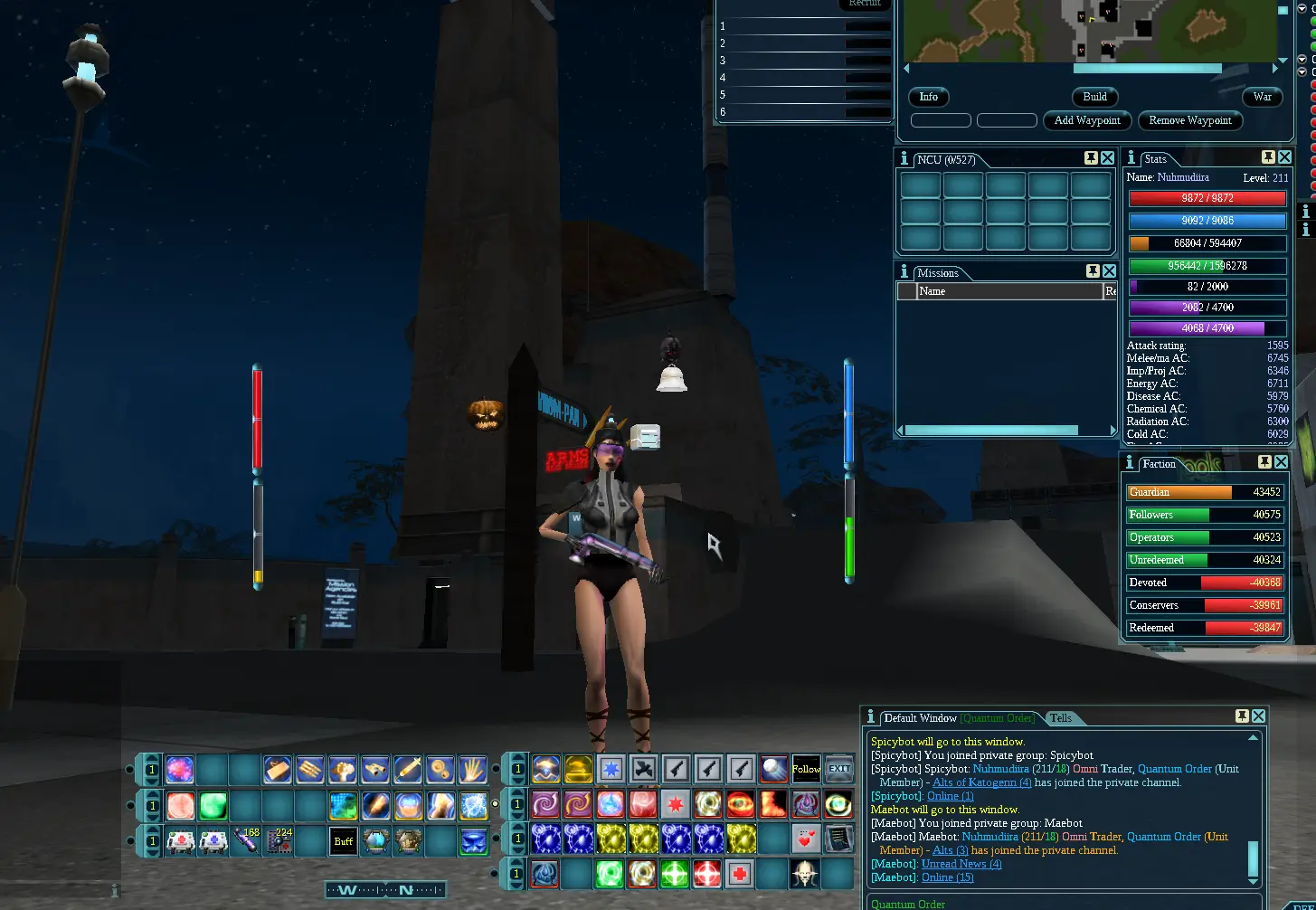Image resolution: width=1316 pixels, height=910 pixels.
Task: Close the chat window
Action: tap(1258, 716)
